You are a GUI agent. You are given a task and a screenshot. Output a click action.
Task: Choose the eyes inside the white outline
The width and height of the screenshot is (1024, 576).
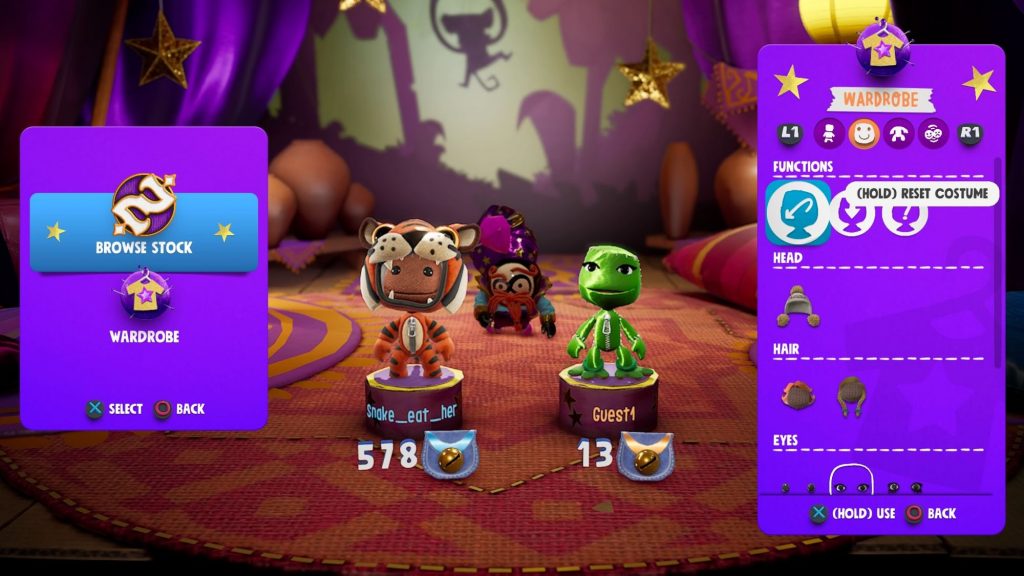click(851, 487)
